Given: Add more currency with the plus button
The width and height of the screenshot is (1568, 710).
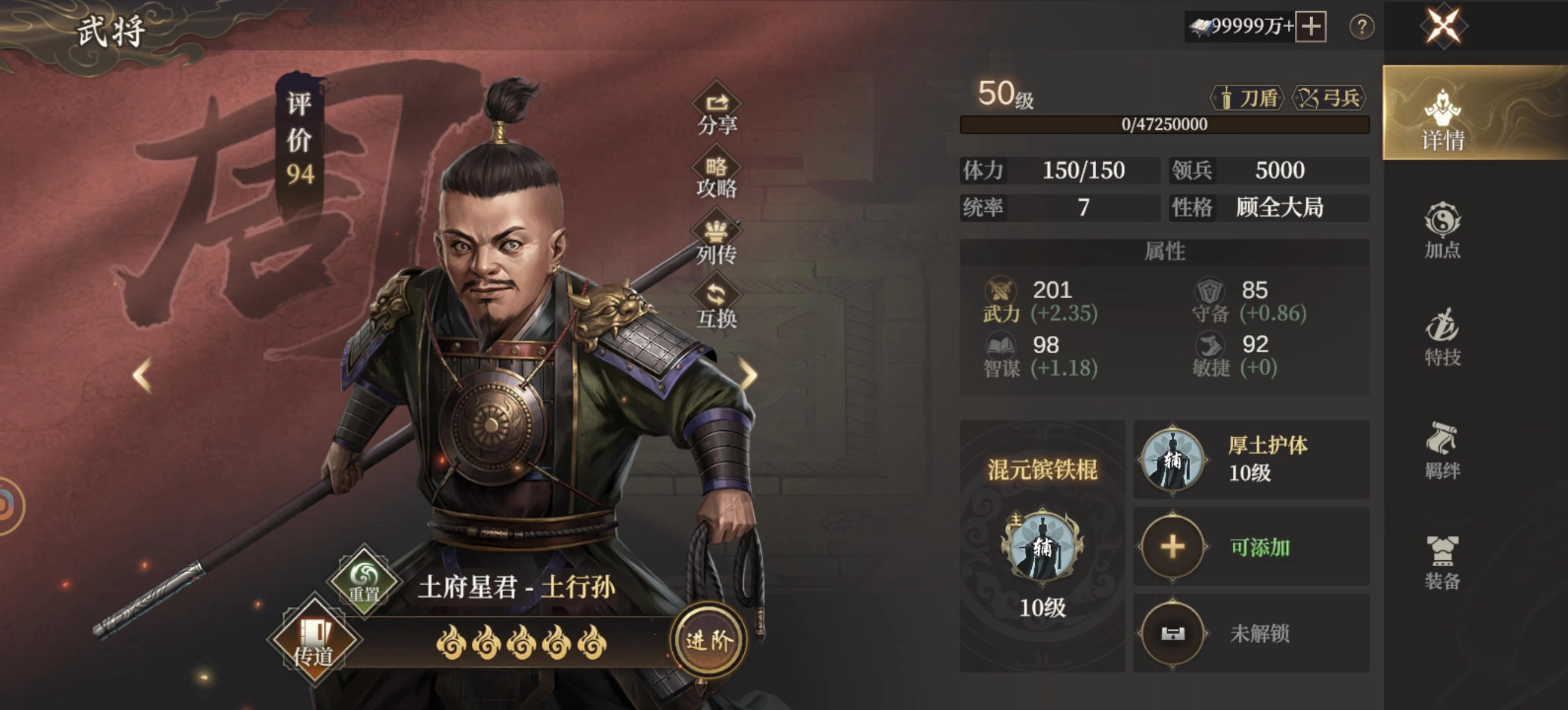Looking at the screenshot, I should 1311,27.
